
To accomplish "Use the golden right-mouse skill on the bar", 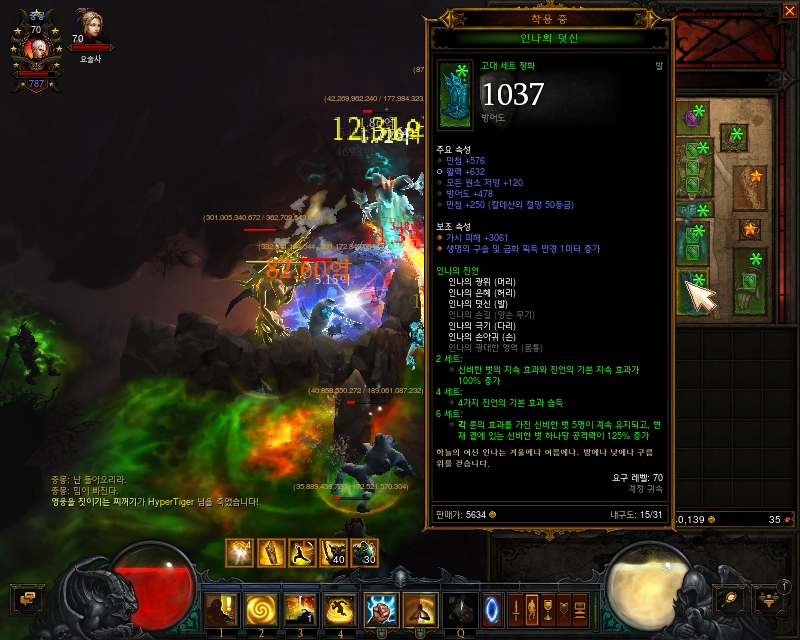I will tap(420, 608).
